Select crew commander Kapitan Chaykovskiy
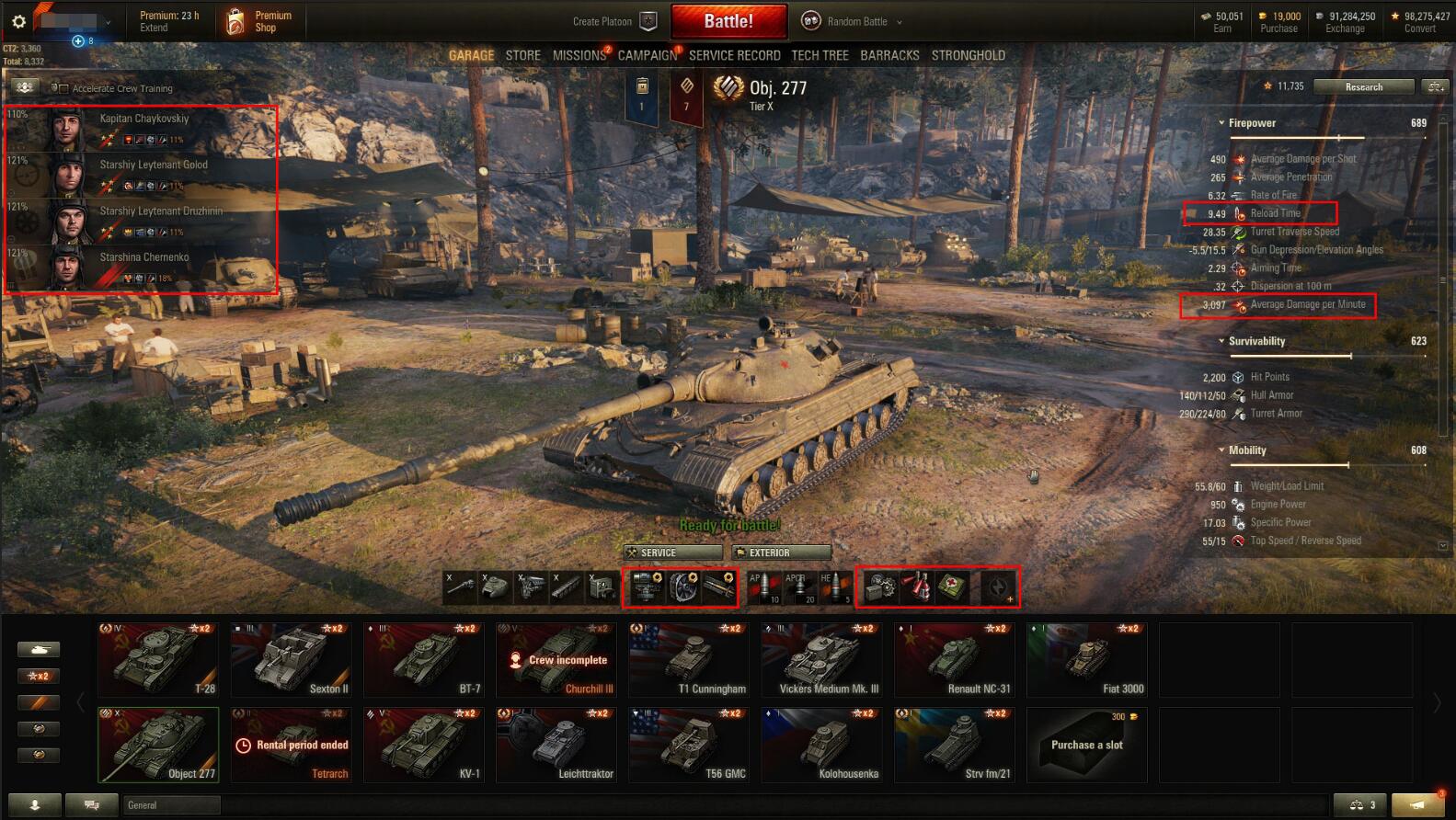Screen dimensions: 1456x820 click(143, 128)
